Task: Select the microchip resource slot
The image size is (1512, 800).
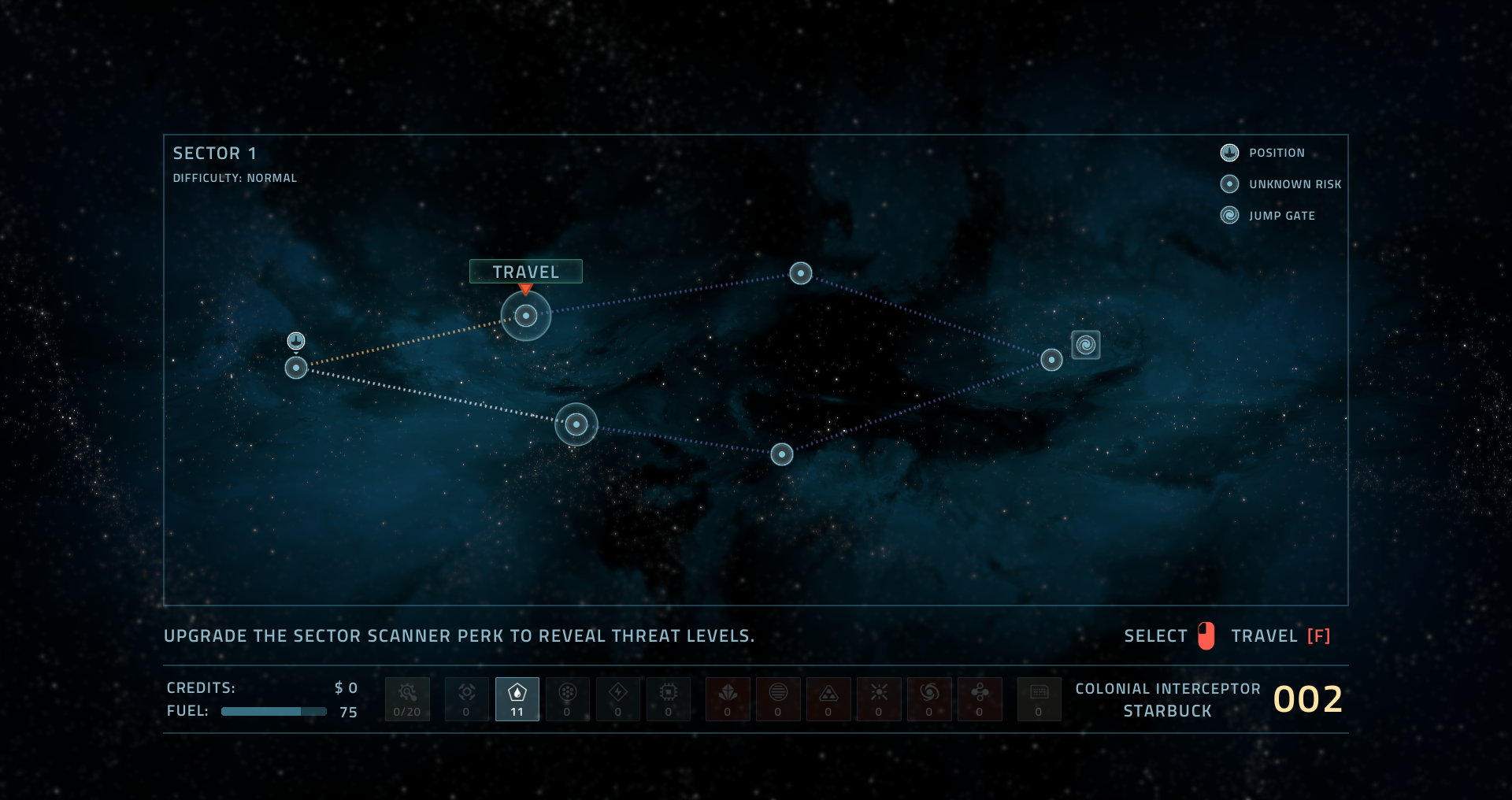Action: 669,699
